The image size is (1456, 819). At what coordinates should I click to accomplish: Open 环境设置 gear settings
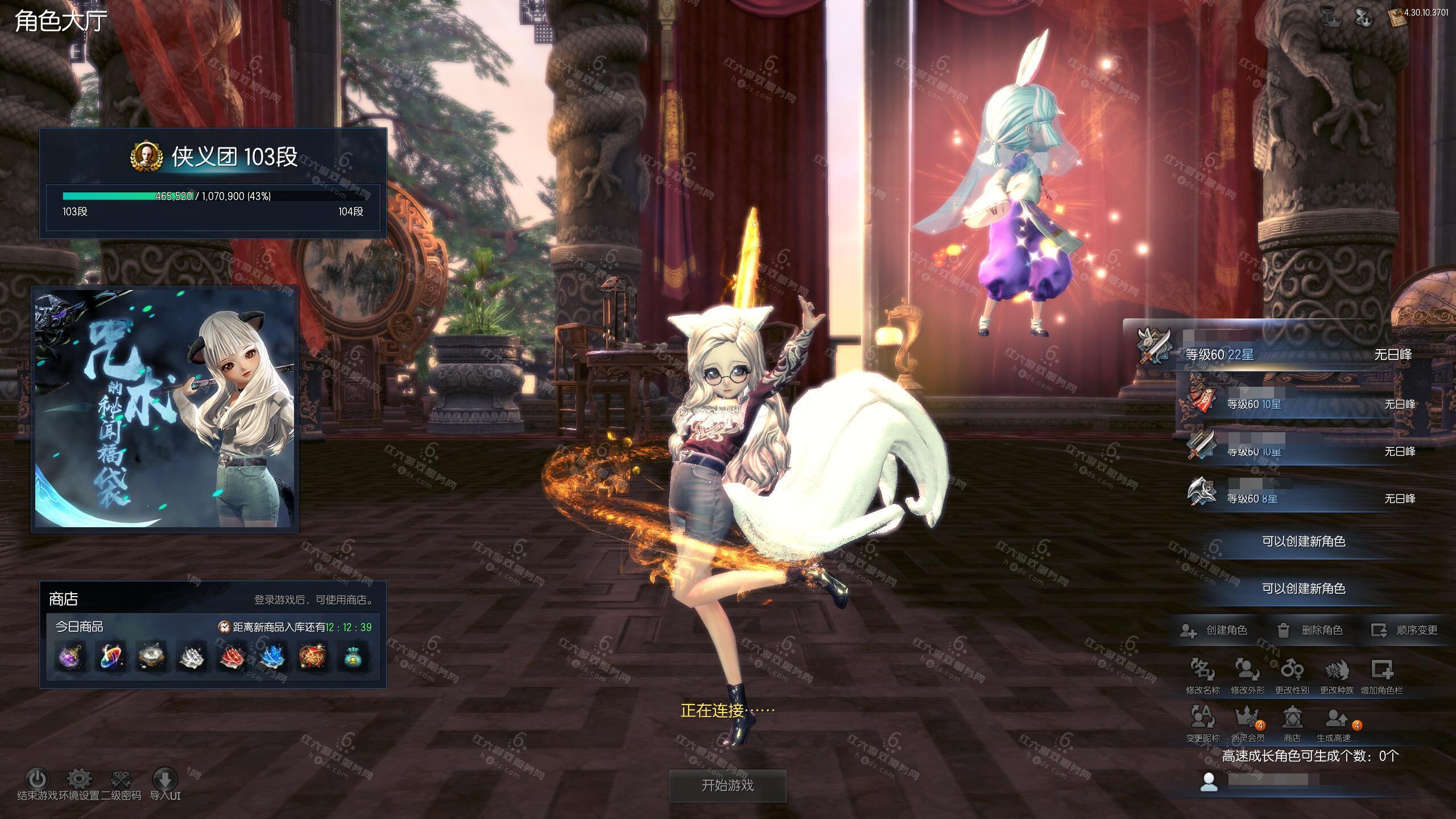[x=79, y=779]
